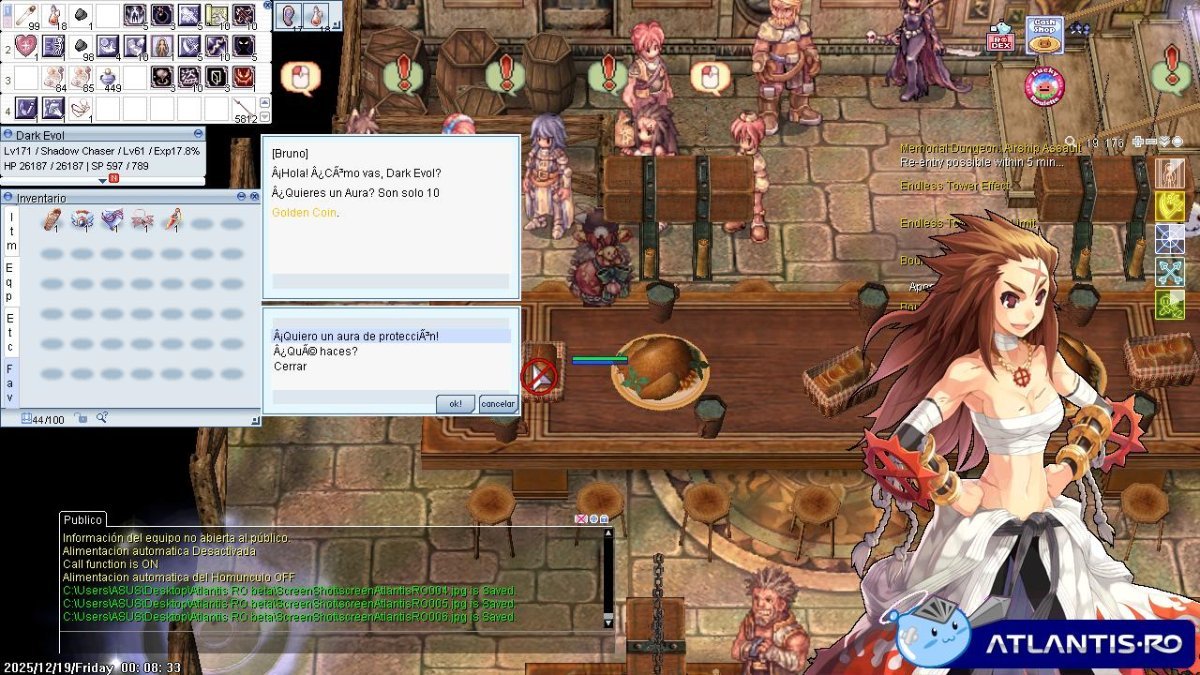
Task: Select the first item in the inventory
Action: point(52,220)
